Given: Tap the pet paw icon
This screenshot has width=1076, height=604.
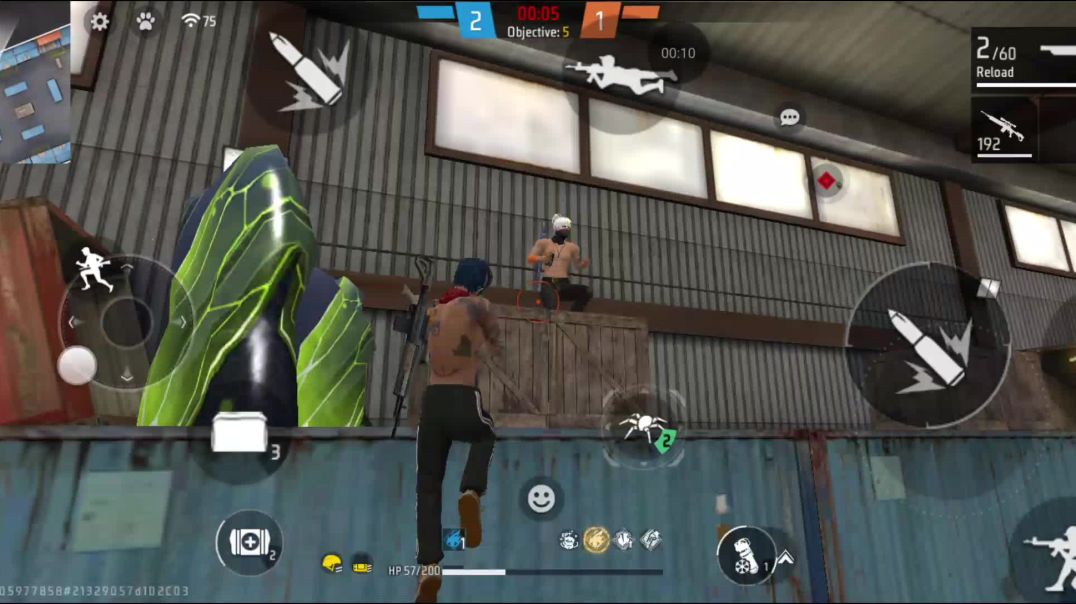Looking at the screenshot, I should (x=146, y=21).
